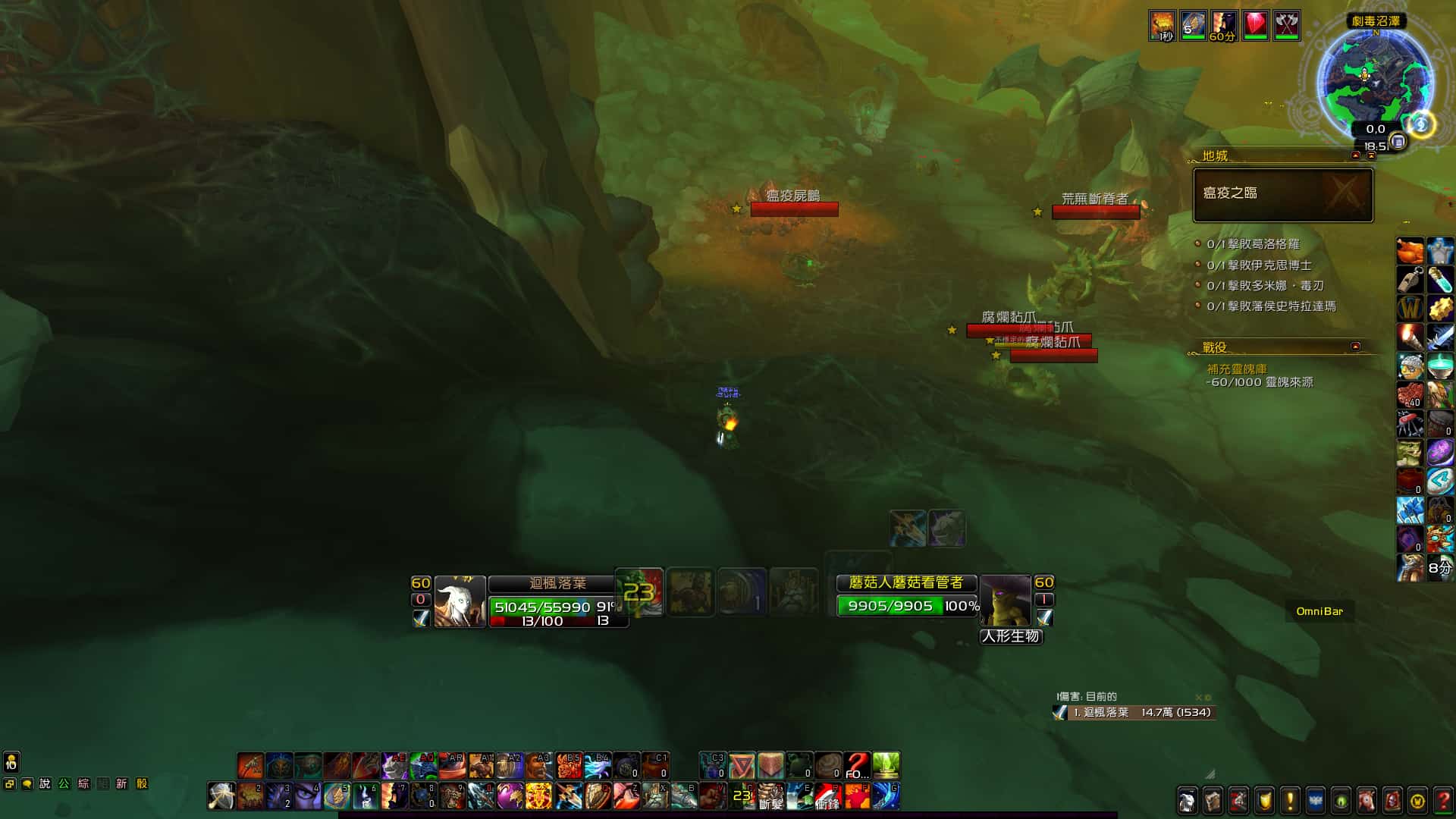Open the character info micro button
The height and width of the screenshot is (819, 1456).
(x=1187, y=801)
